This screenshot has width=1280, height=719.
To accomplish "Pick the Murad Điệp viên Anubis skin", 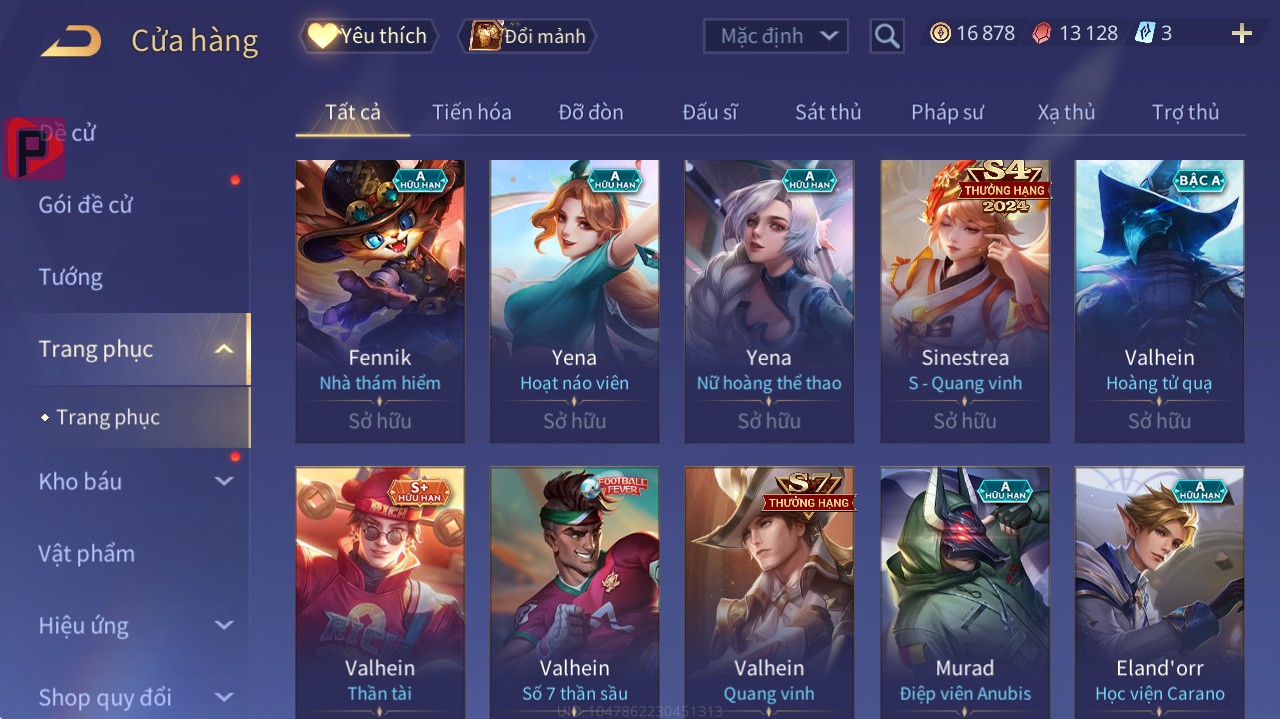I will coord(965,592).
